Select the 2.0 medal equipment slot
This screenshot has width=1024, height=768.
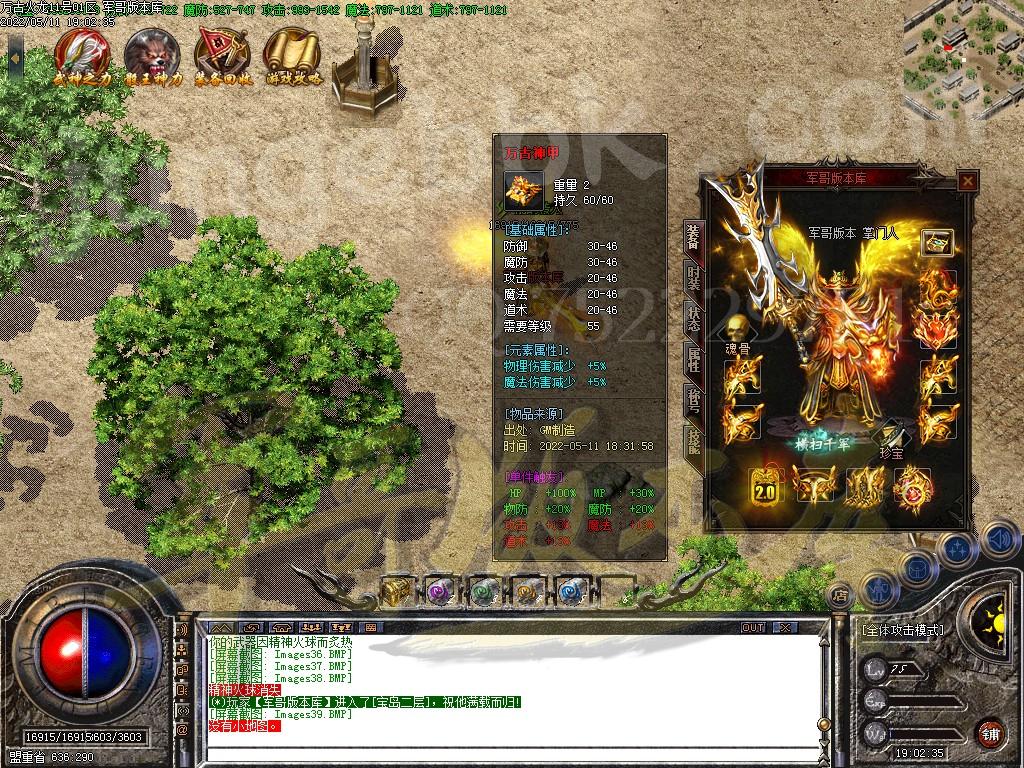[x=766, y=487]
